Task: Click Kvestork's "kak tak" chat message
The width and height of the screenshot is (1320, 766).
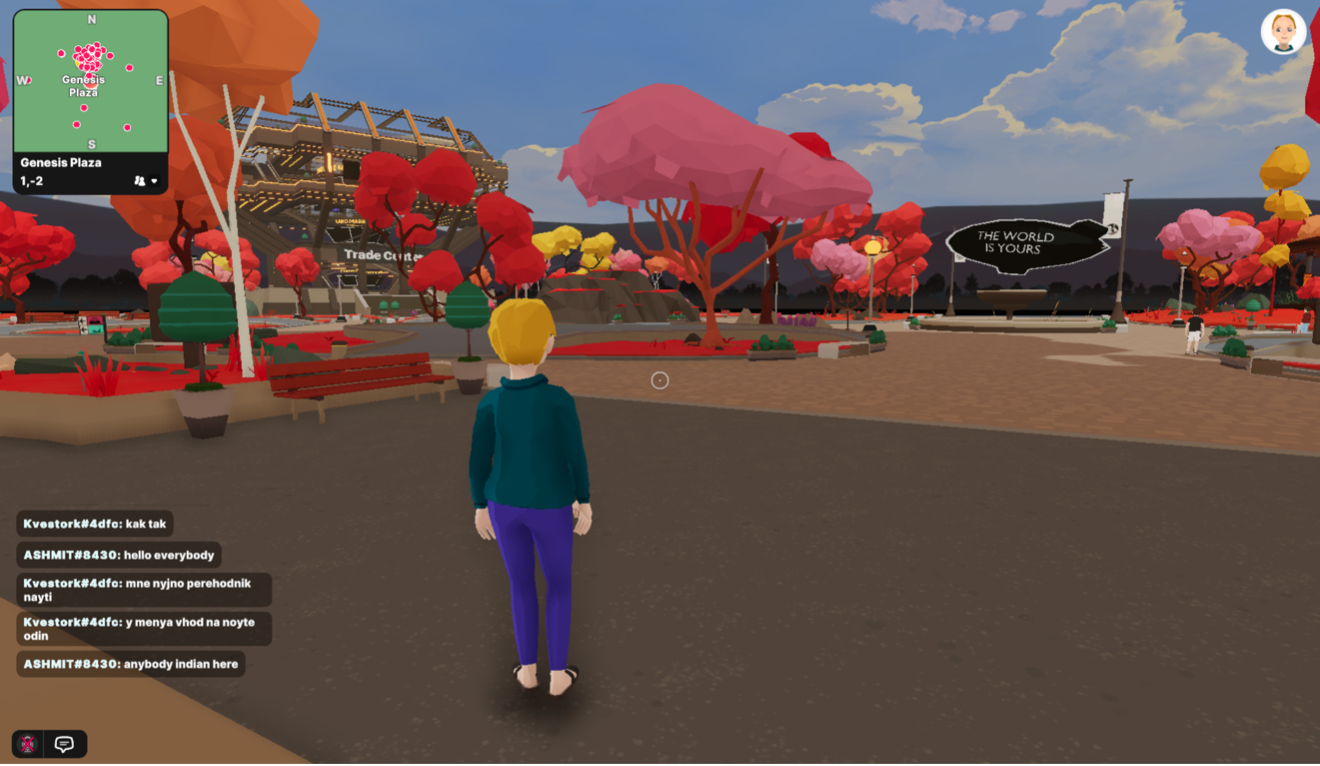Action: [95, 524]
